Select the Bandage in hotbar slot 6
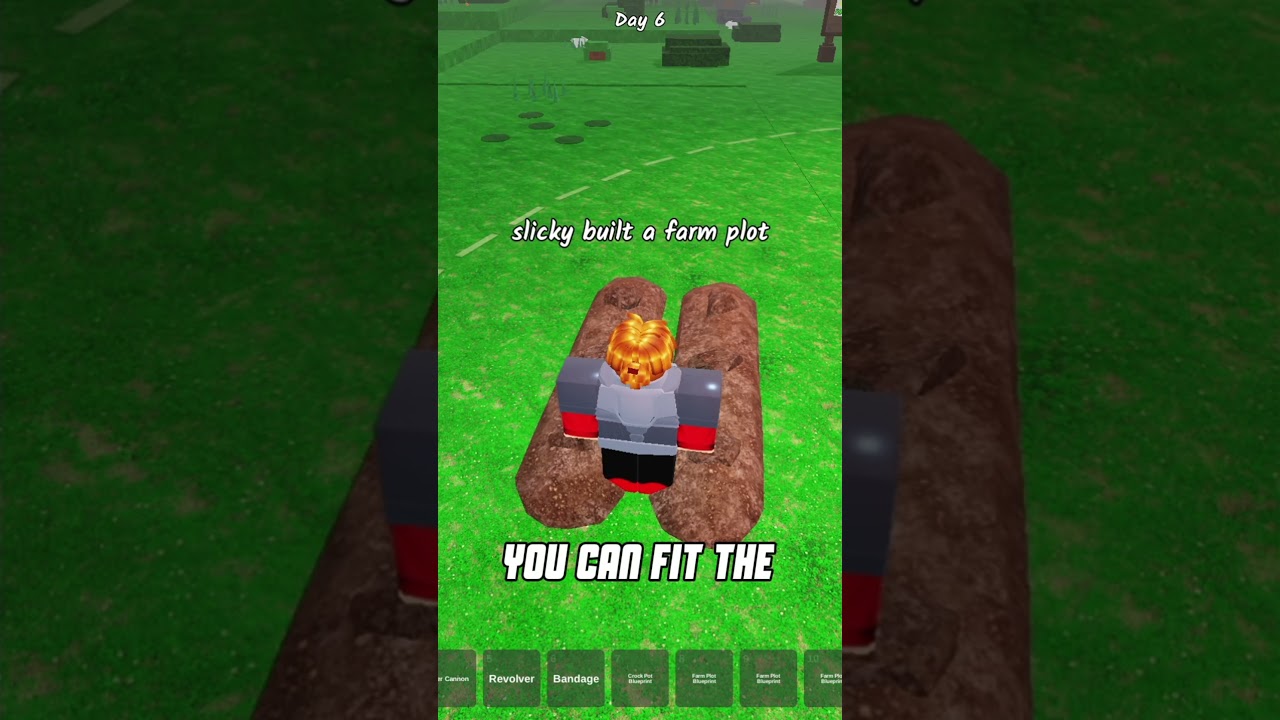This screenshot has height=720, width=1280. pos(576,678)
